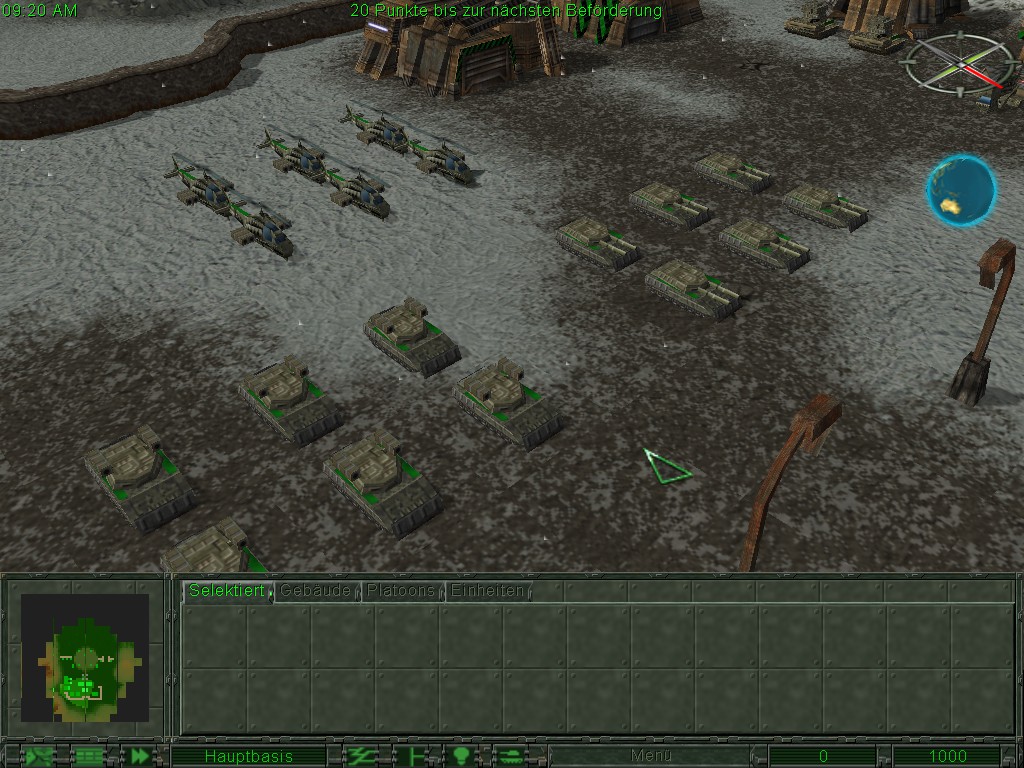Show the Platoons tab
Screen dimensions: 1024x768
(x=401, y=591)
